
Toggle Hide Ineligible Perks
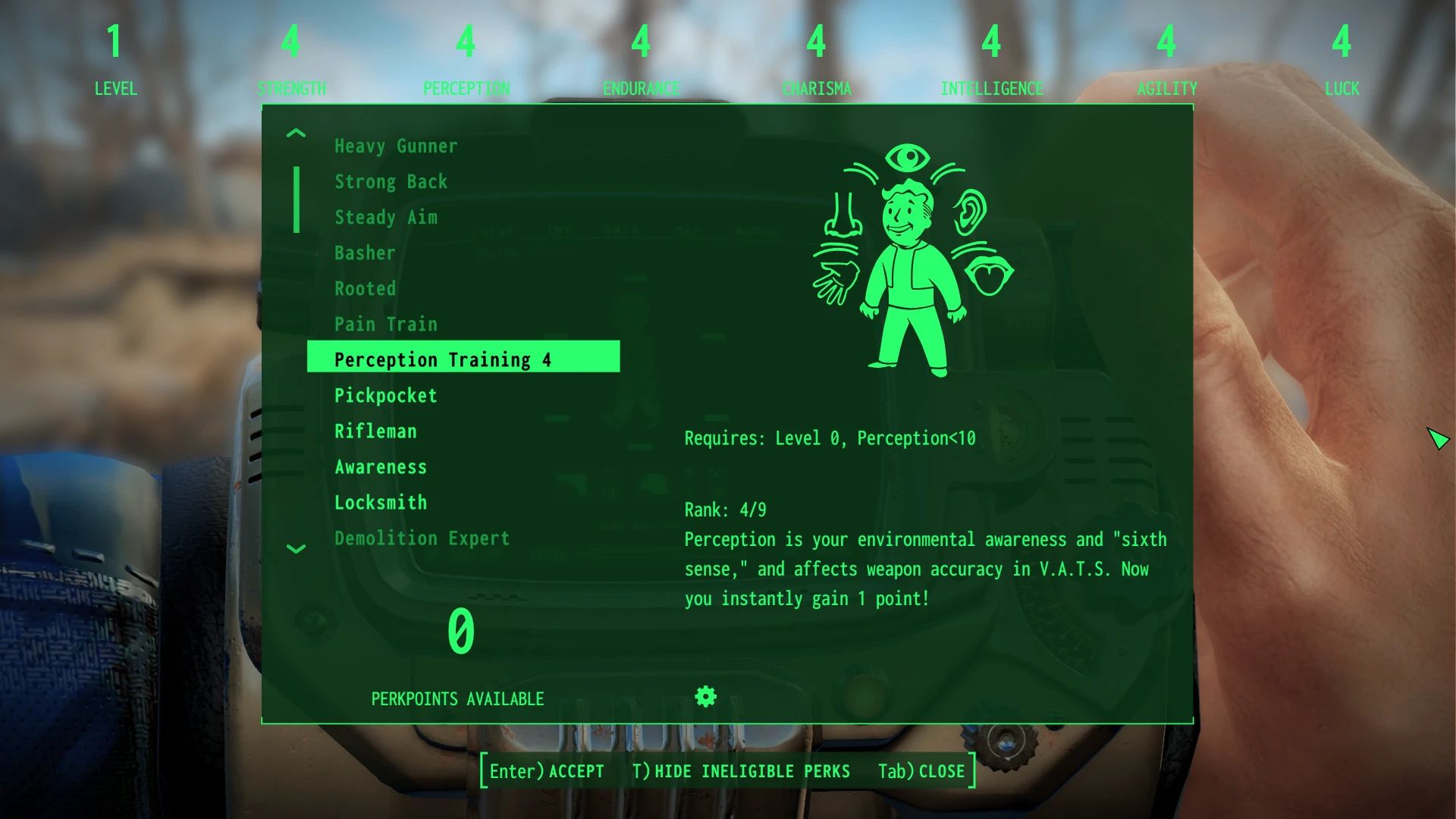(x=742, y=771)
